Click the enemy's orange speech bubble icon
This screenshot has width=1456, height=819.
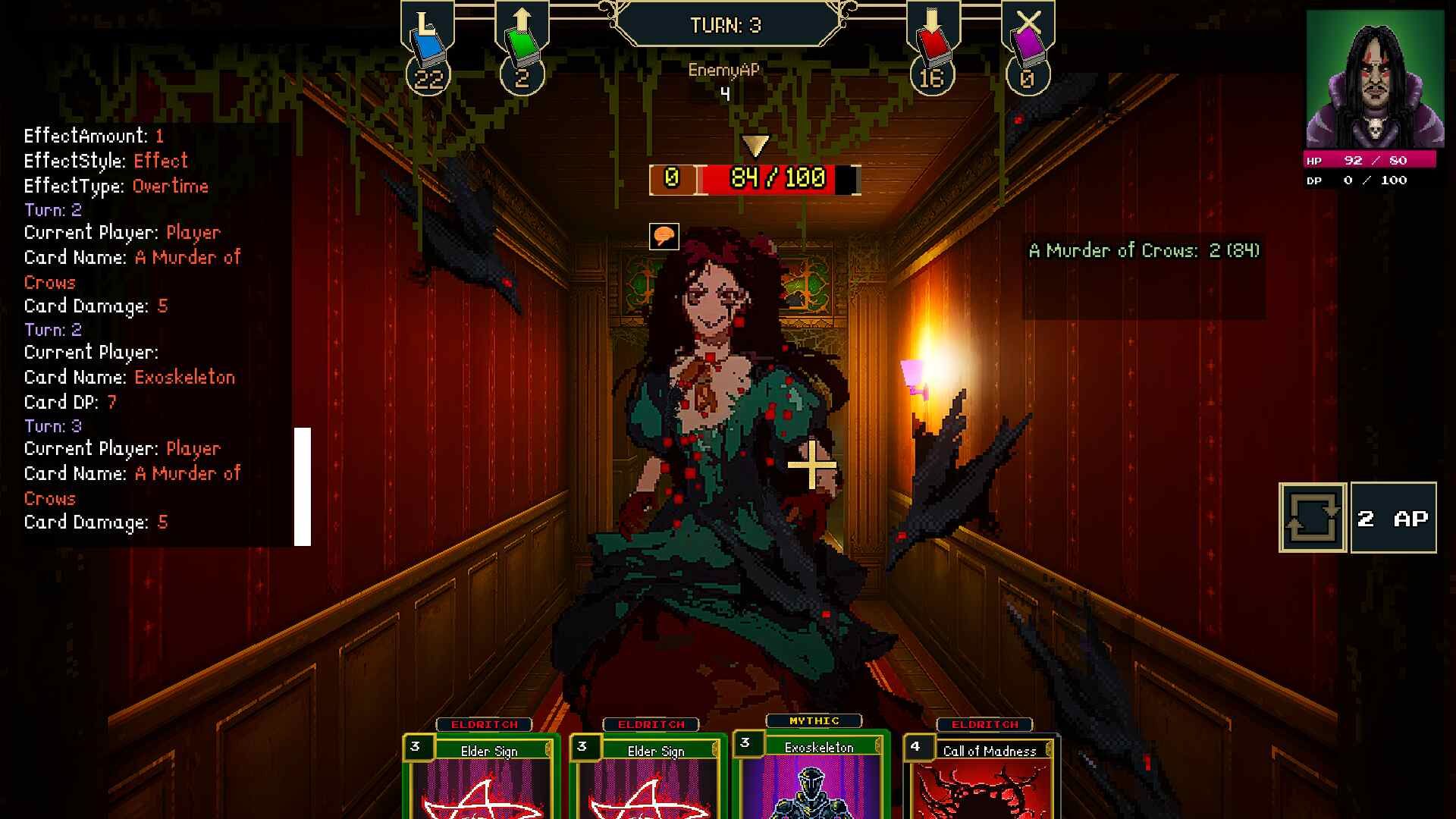point(664,236)
